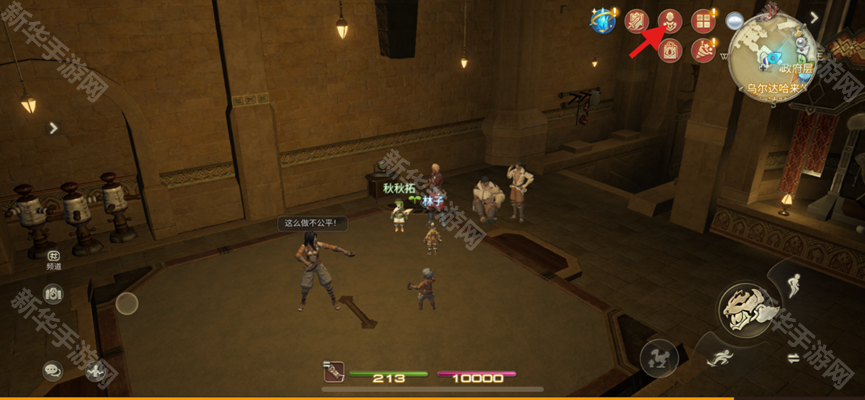Collapse the top-right menu with the arrow

[815, 16]
